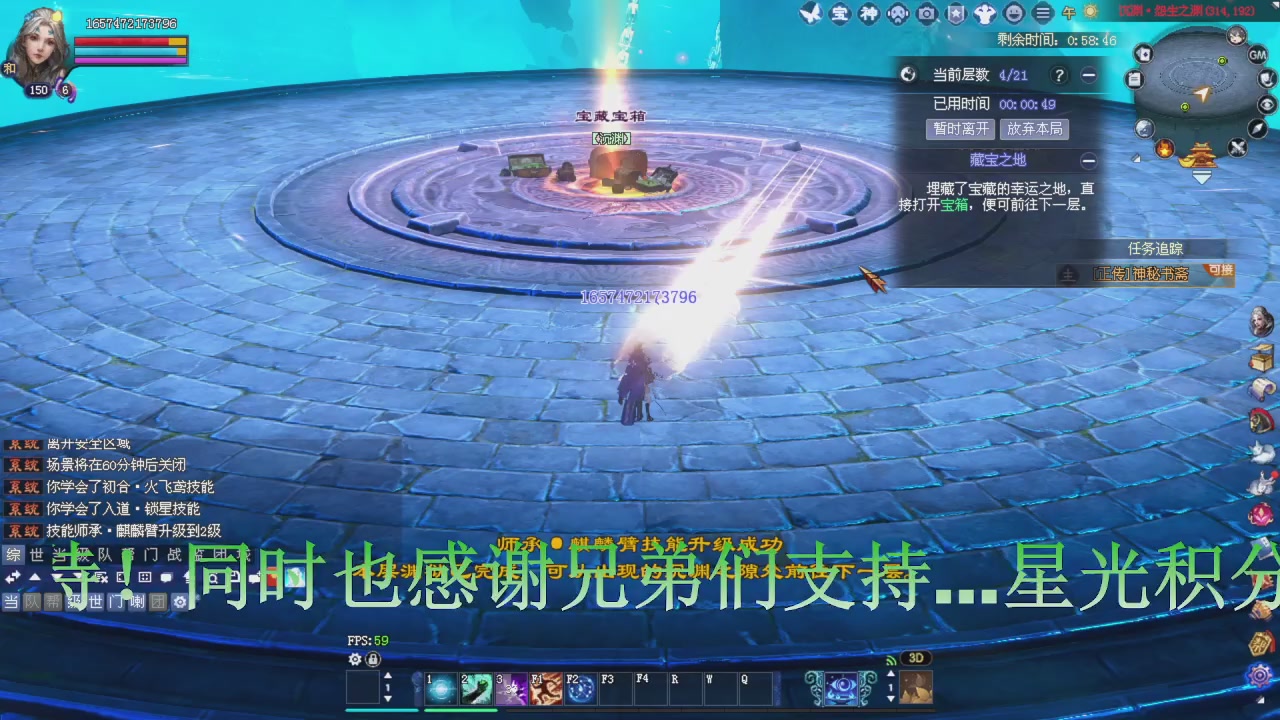Click the shield badge icon in top toolbar
1280x720 pixels.
pos(954,15)
